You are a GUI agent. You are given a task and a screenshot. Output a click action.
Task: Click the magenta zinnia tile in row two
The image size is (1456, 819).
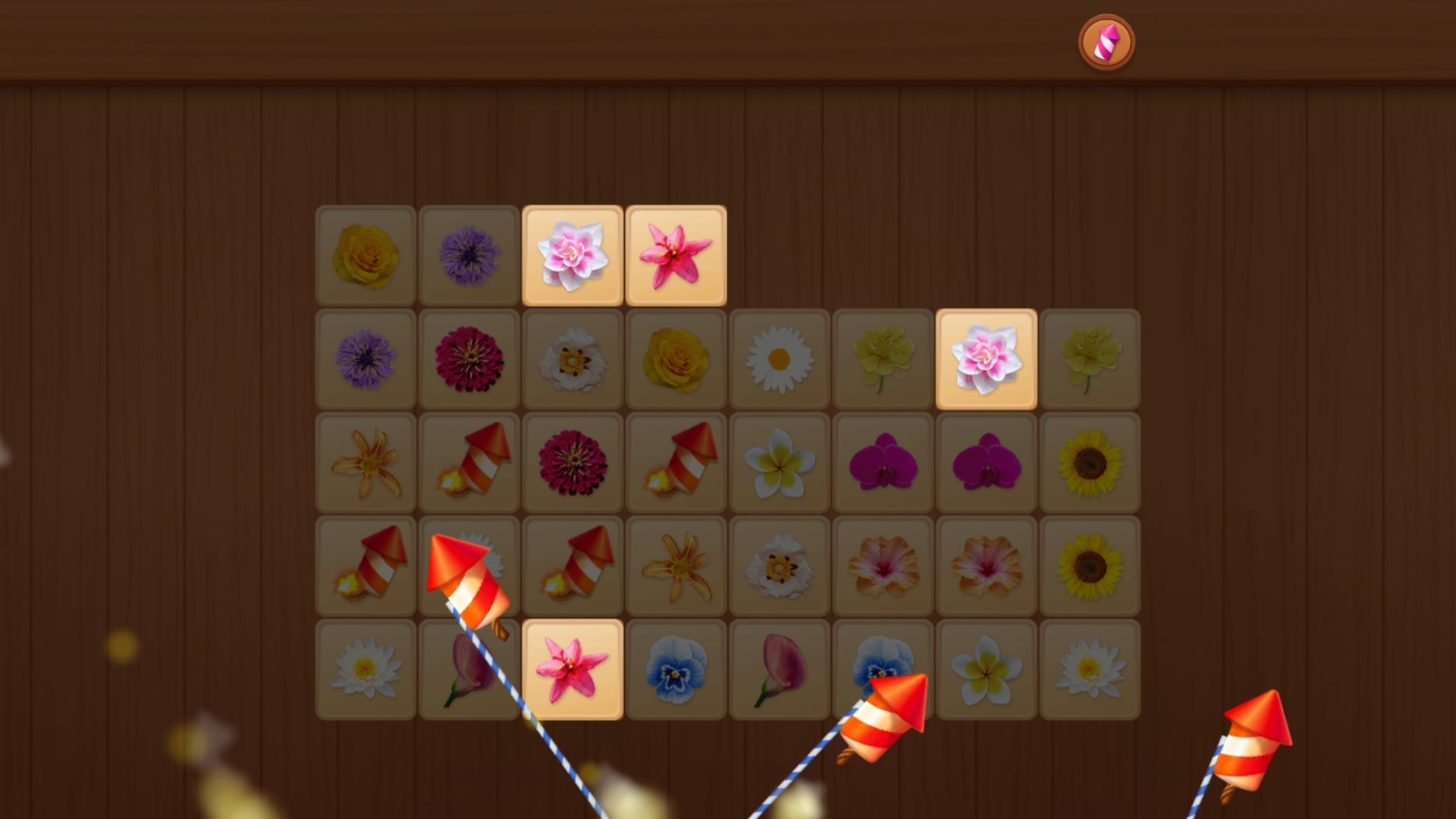point(469,359)
